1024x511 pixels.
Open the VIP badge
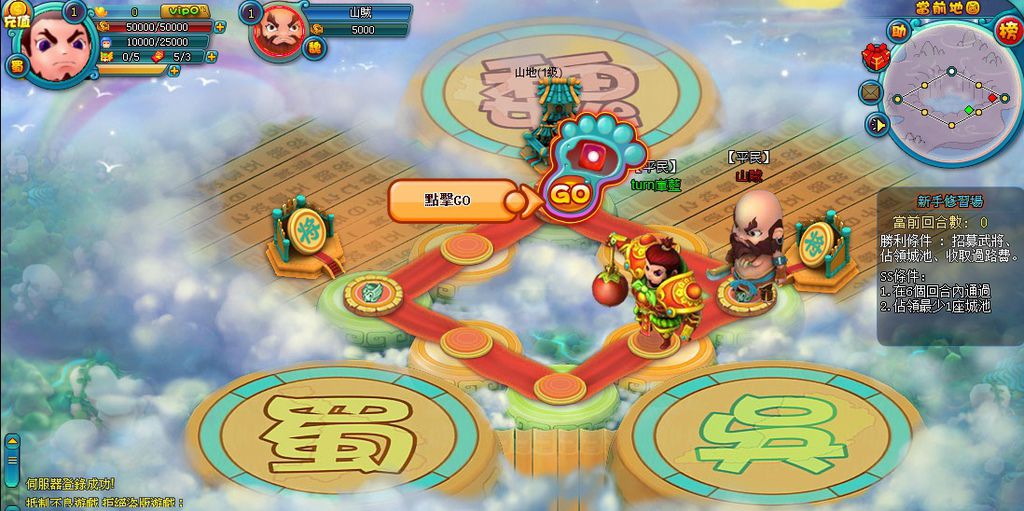184,11
